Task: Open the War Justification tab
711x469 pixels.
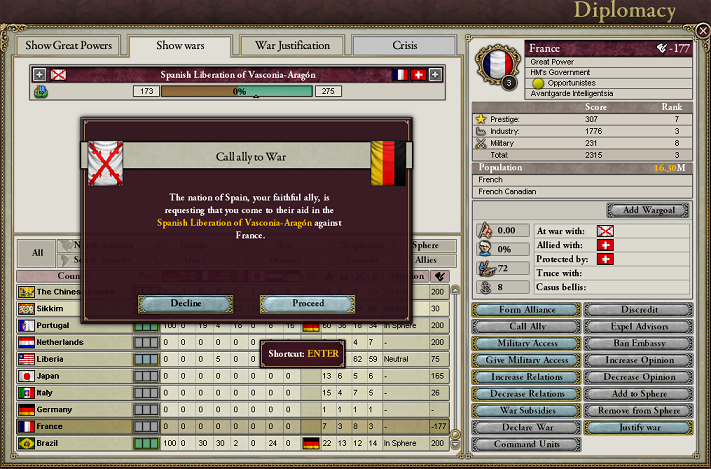Action: tap(294, 45)
